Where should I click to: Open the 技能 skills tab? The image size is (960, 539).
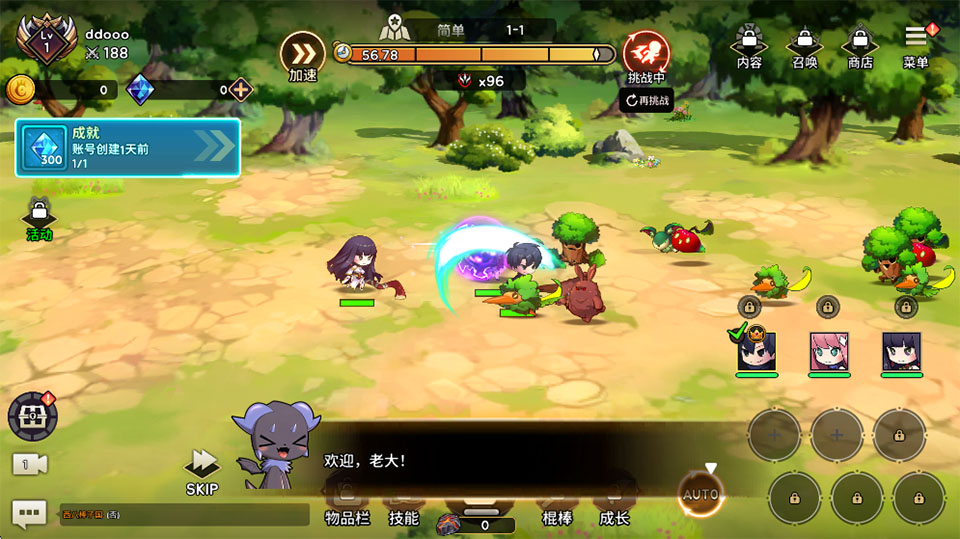click(x=404, y=506)
